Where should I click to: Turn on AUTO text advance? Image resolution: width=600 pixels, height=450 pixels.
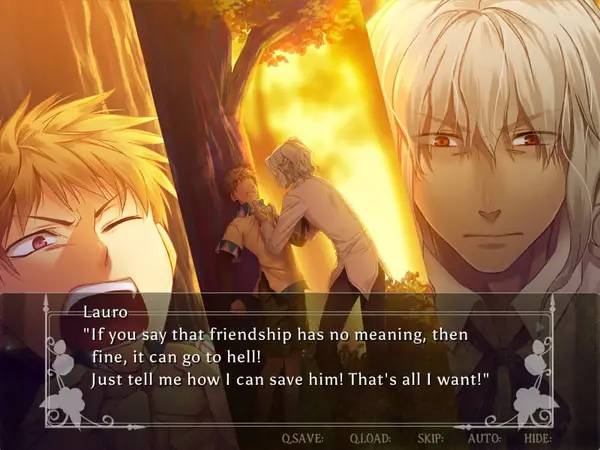(x=484, y=438)
